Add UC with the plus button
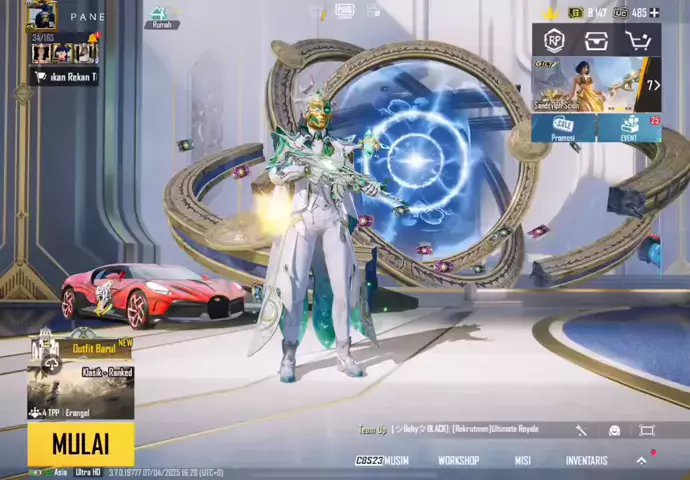Image resolution: width=690 pixels, height=480 pixels. coord(654,13)
